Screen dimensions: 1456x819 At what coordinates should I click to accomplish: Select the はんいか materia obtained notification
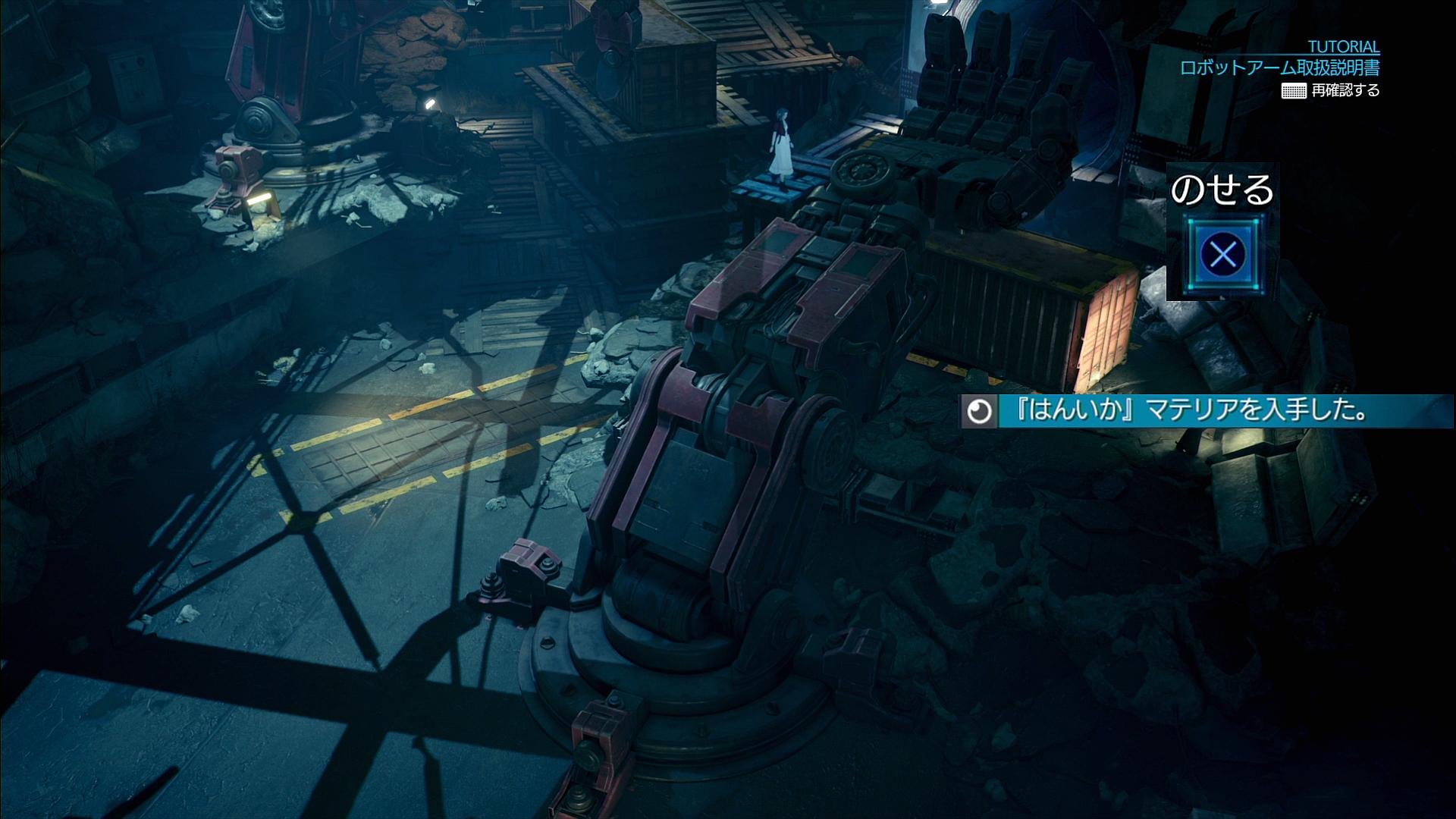(x=1204, y=412)
